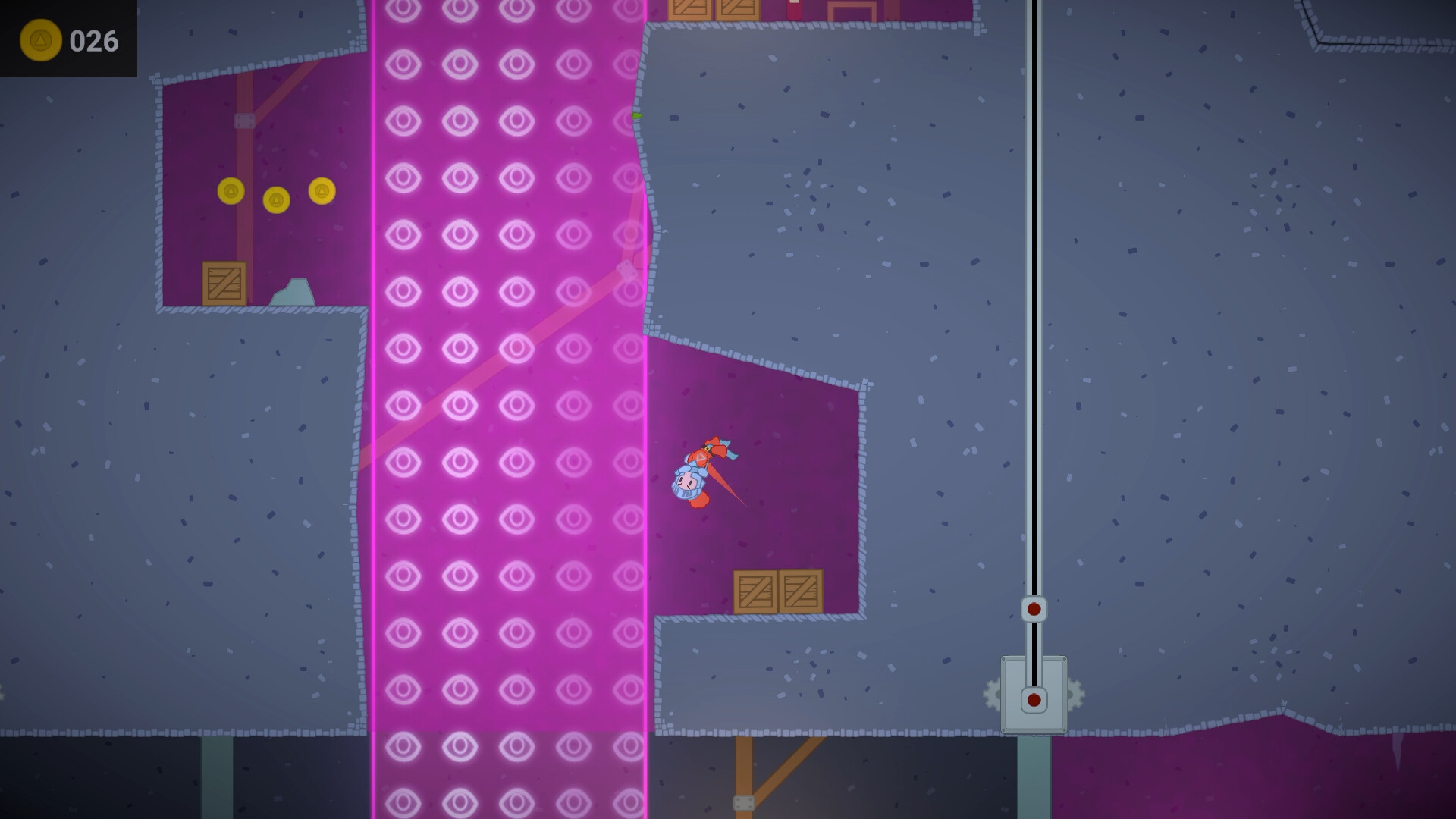
Task: Select the red canister at the top wall
Action: [793, 11]
